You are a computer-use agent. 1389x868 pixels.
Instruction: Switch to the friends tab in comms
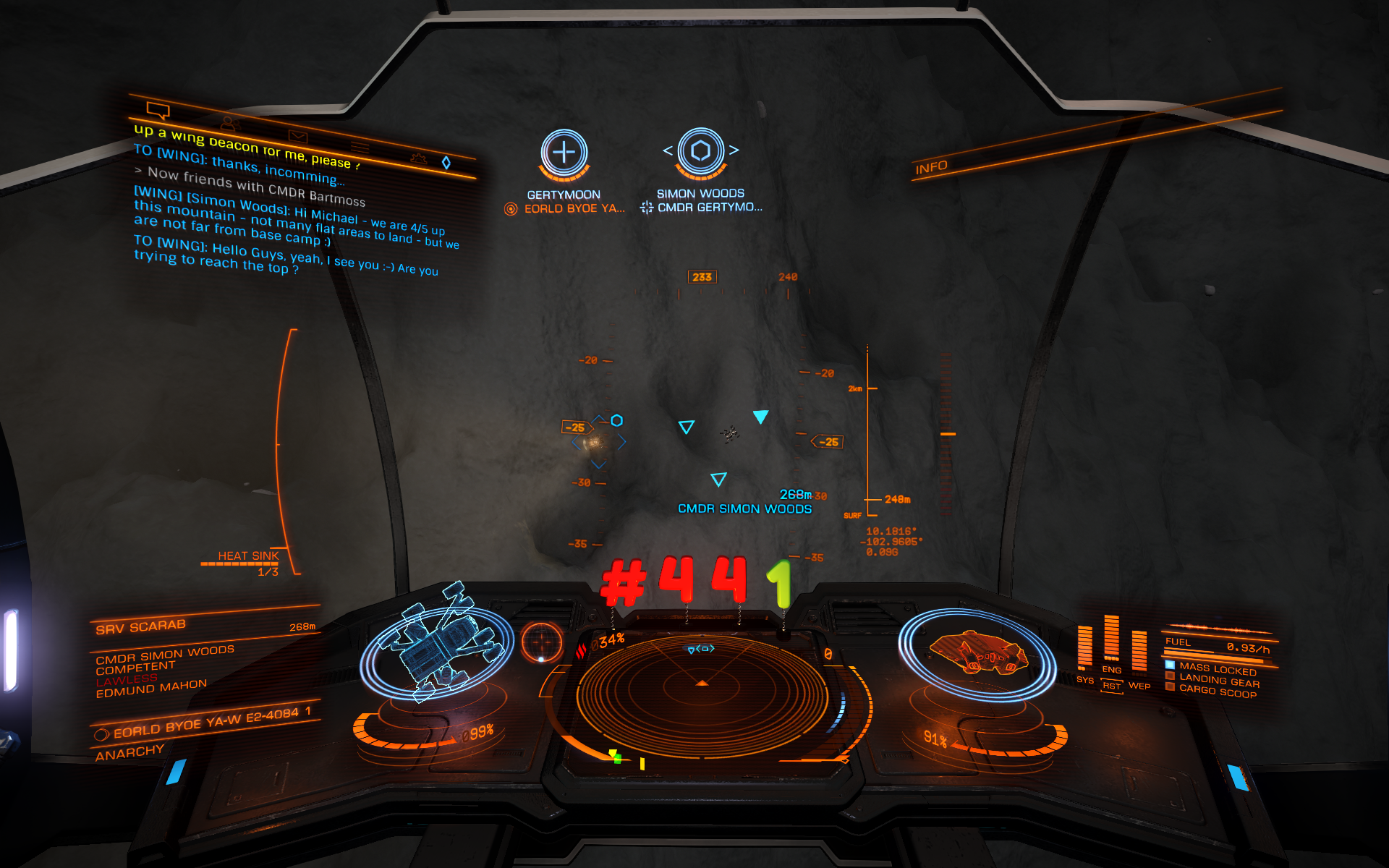pos(229,124)
